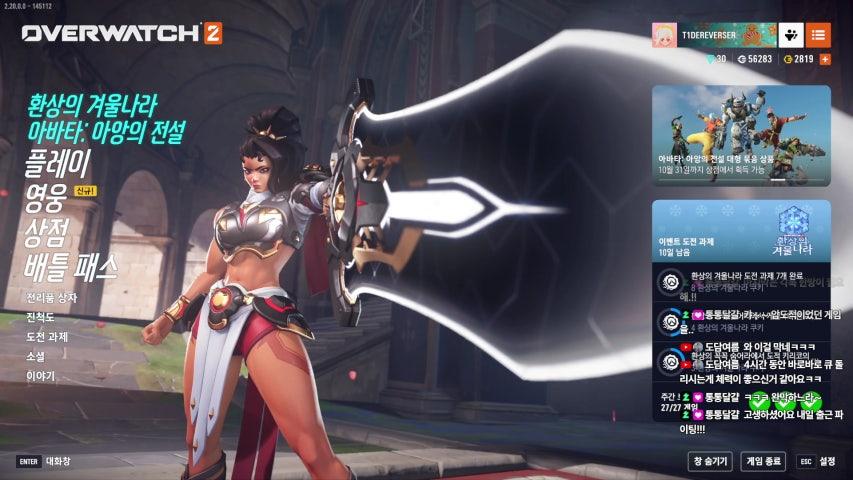Open the 플레이 (Play) menu
The height and width of the screenshot is (480, 853).
click(58, 161)
